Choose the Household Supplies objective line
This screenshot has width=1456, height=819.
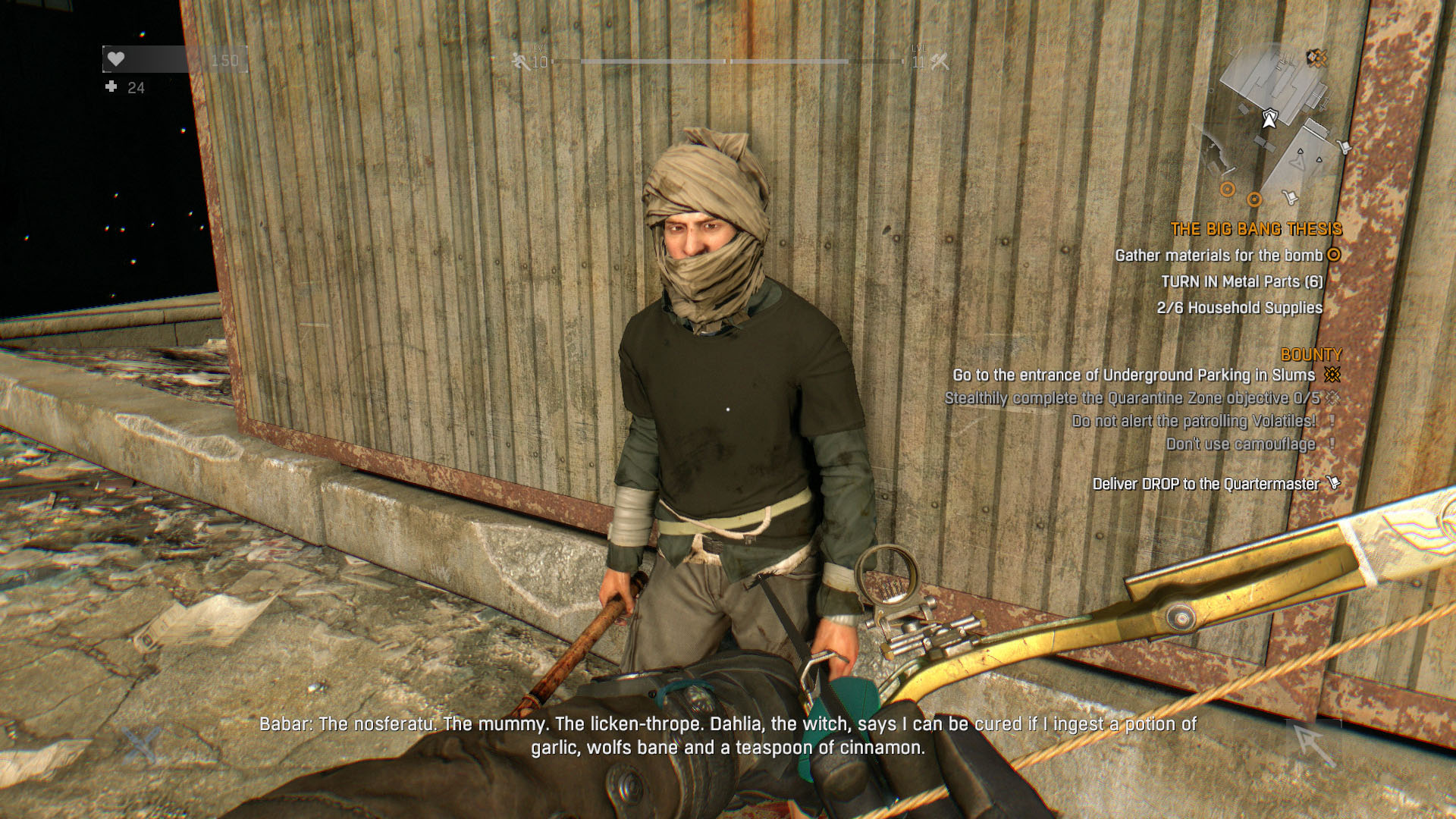coord(1239,308)
